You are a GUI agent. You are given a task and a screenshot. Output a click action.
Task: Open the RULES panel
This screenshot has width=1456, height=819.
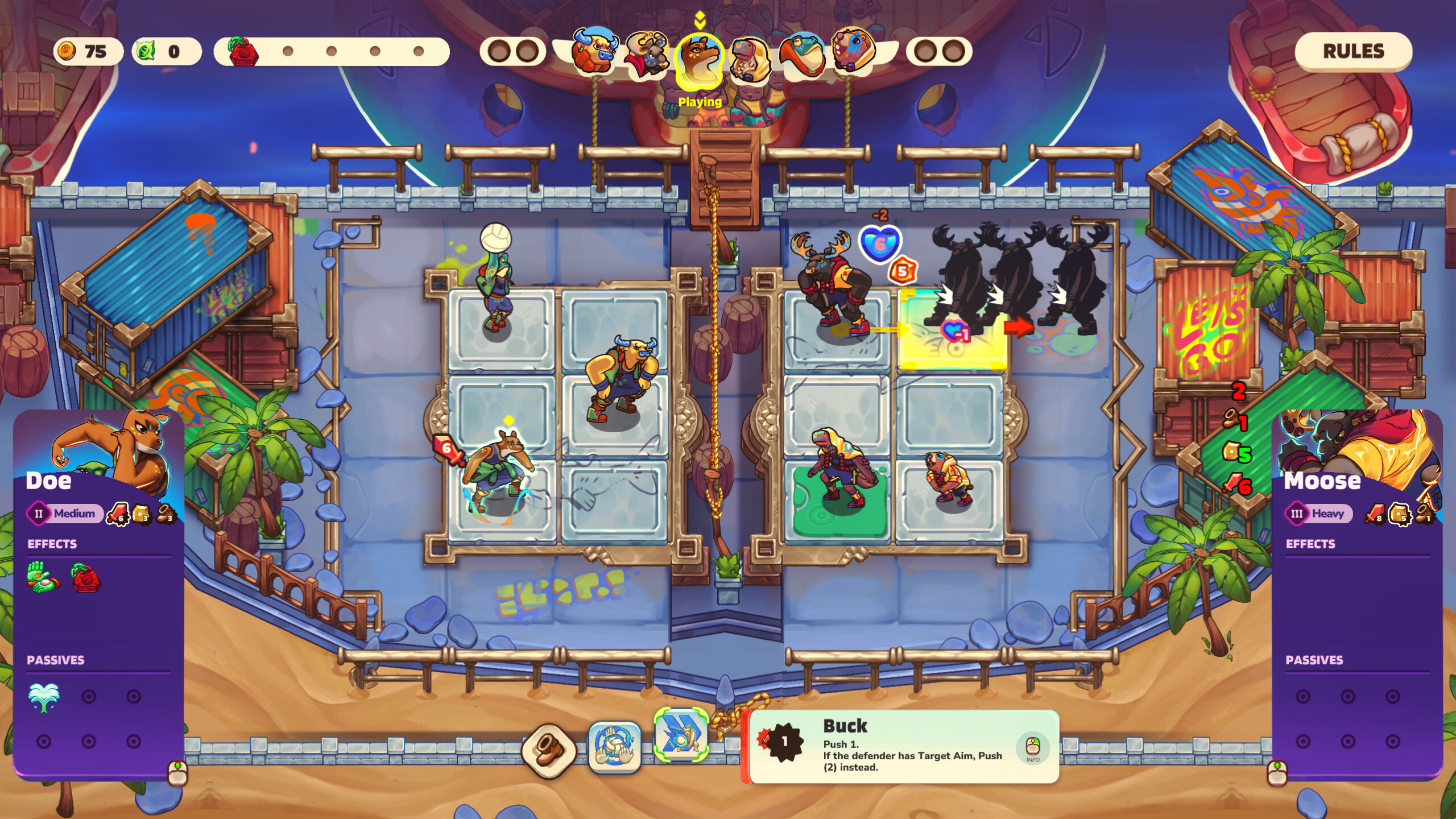pyautogui.click(x=1352, y=51)
